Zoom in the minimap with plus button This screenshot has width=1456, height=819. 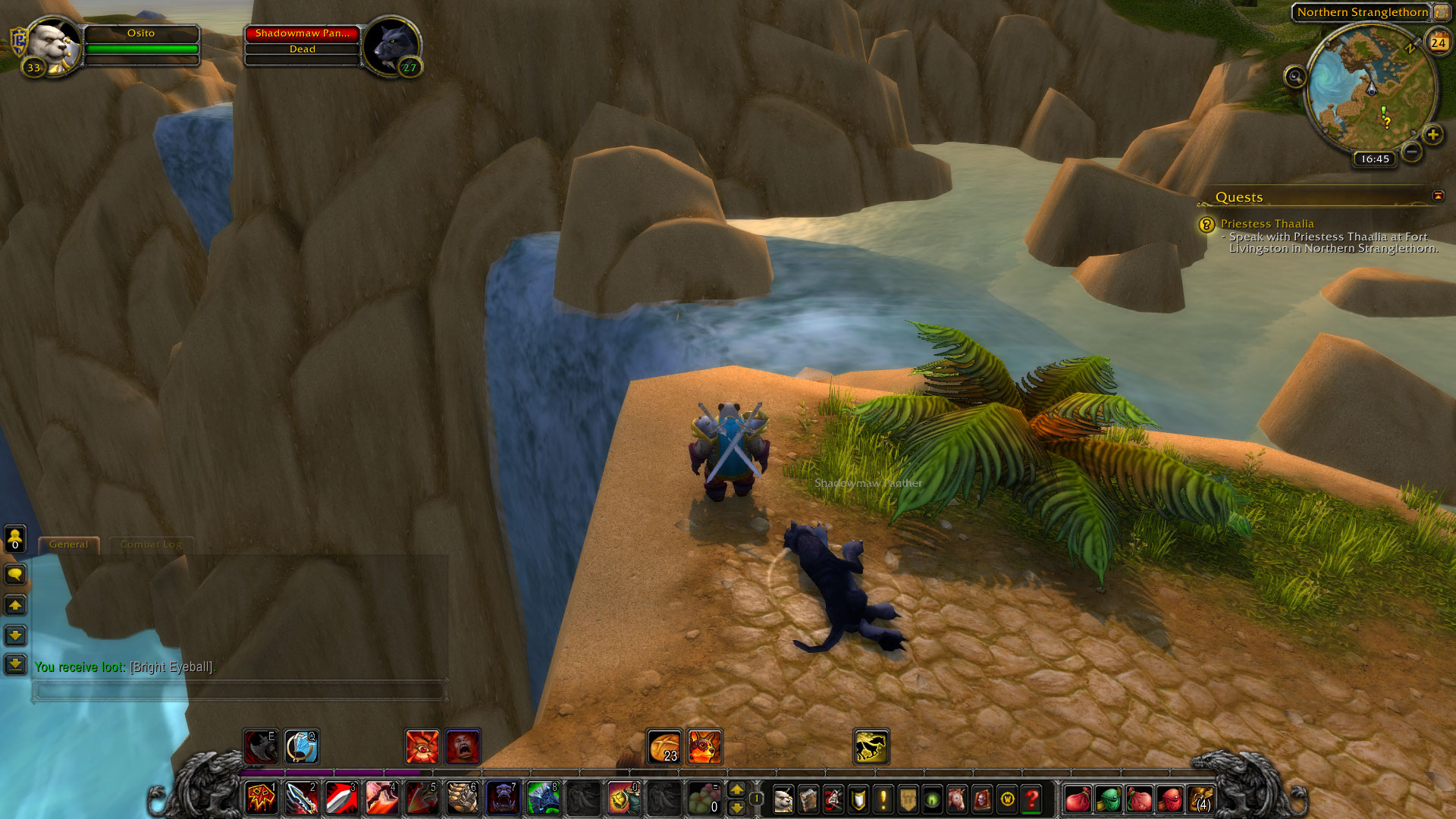1432,135
